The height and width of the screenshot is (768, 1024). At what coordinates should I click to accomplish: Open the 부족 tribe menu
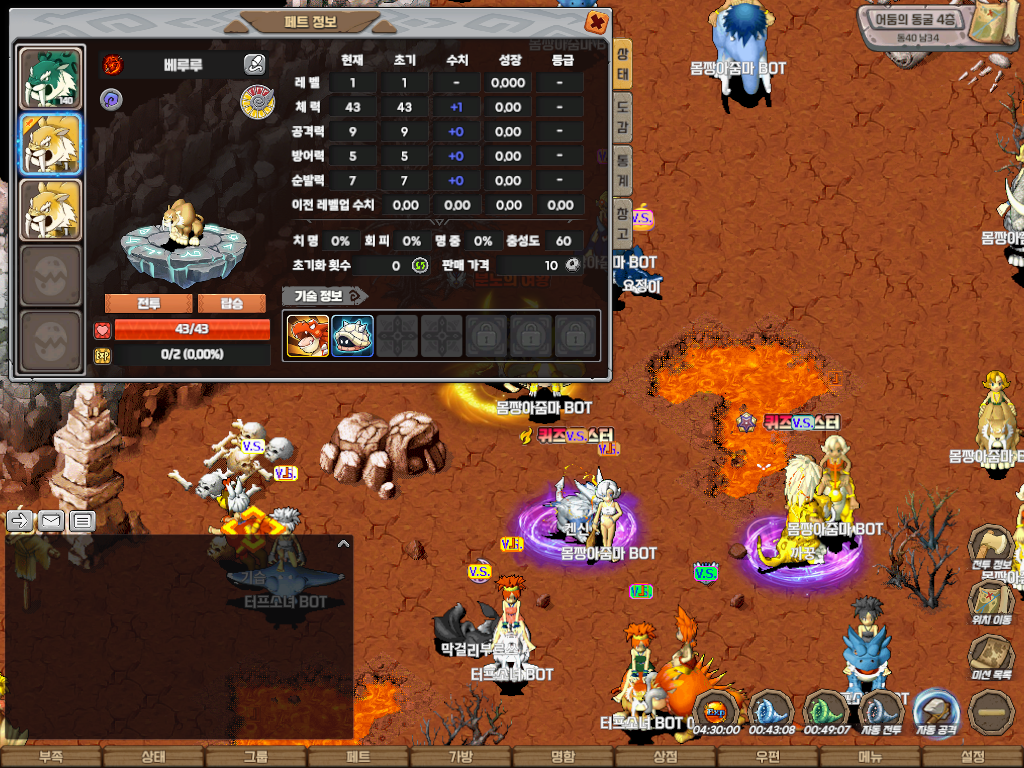pos(50,757)
